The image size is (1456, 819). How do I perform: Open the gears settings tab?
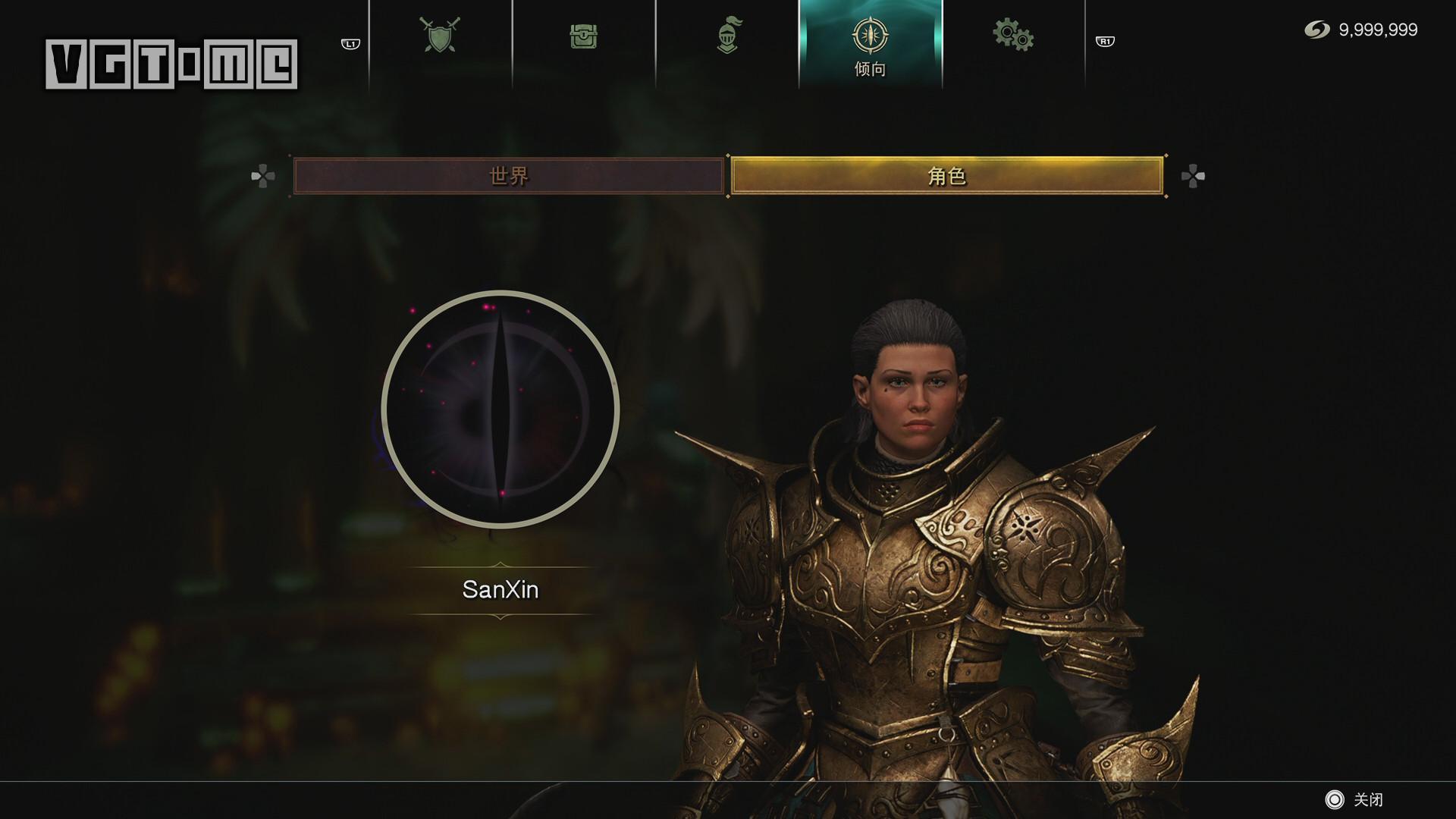tap(1012, 36)
